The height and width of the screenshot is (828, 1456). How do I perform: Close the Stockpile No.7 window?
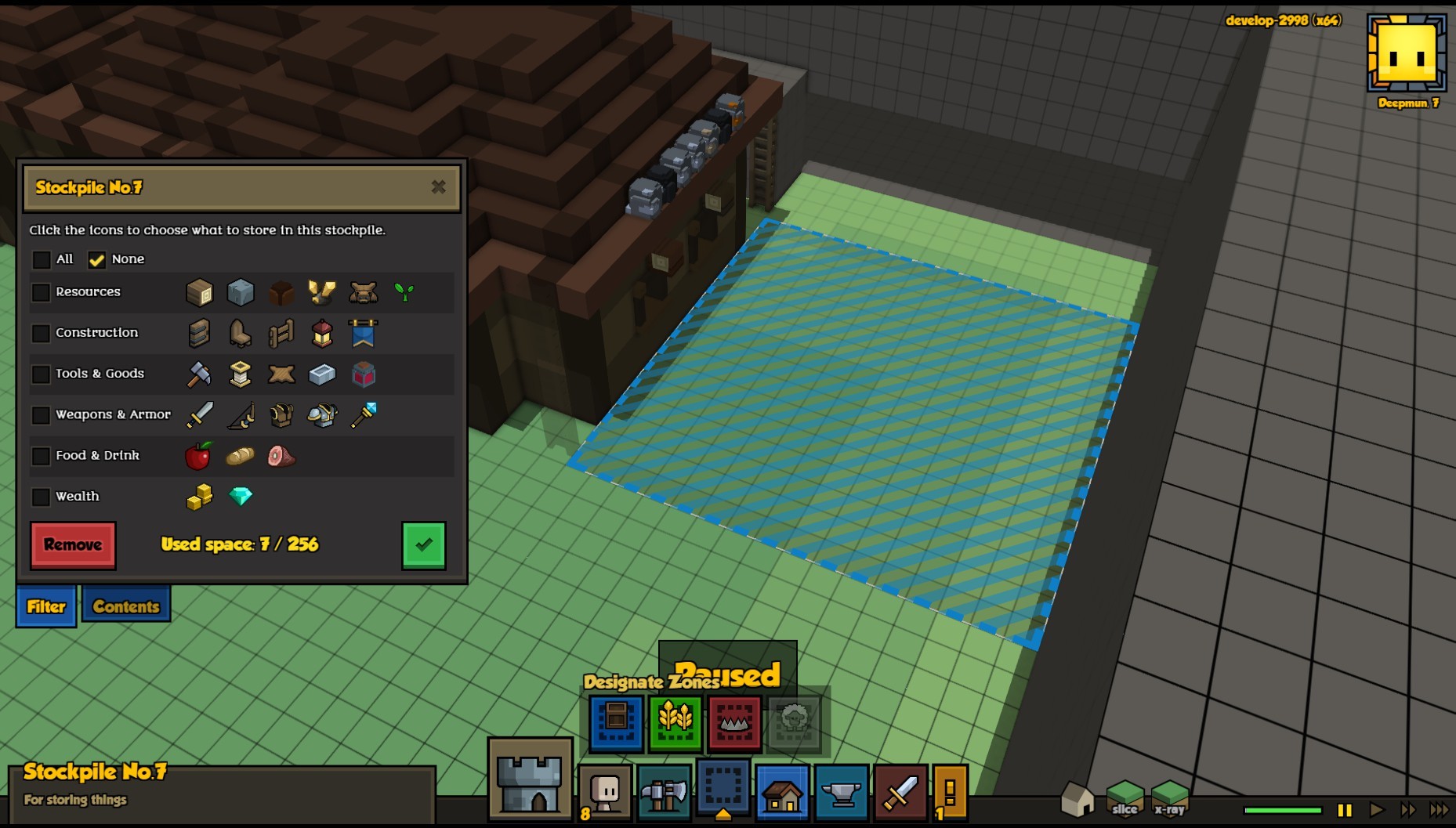click(438, 186)
